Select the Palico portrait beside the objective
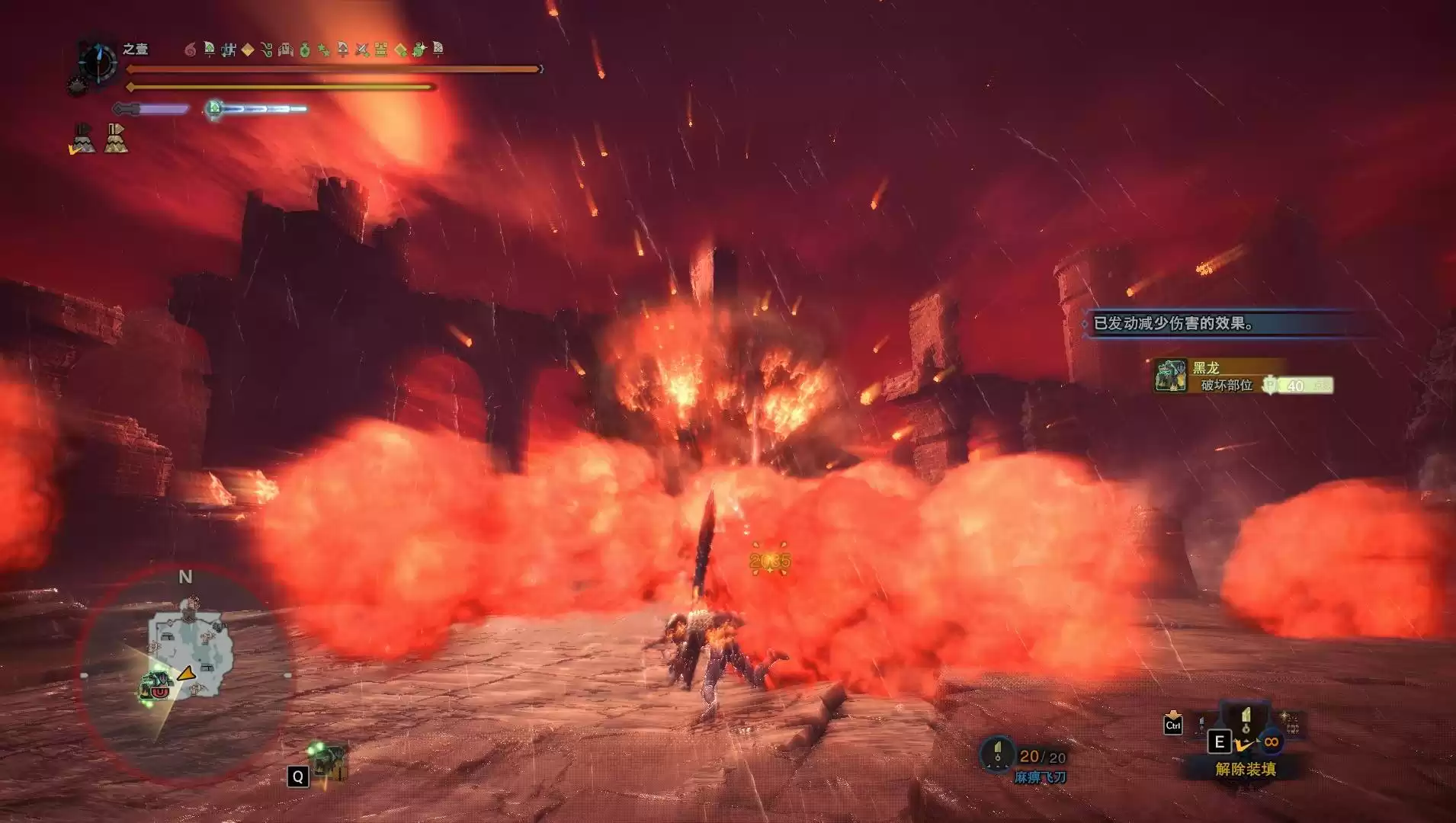The height and width of the screenshot is (823, 1456). [x=1170, y=376]
